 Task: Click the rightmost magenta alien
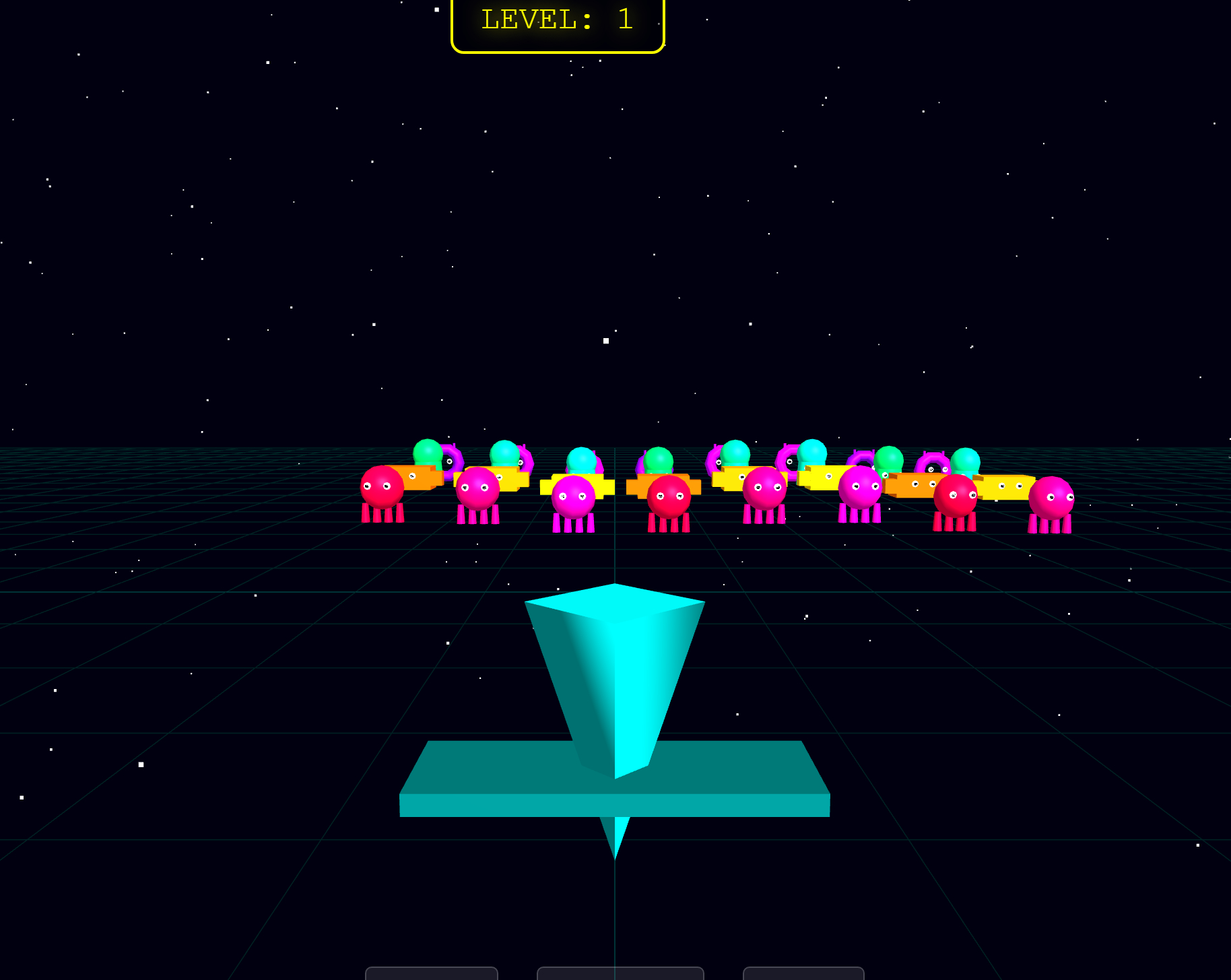(1052, 498)
